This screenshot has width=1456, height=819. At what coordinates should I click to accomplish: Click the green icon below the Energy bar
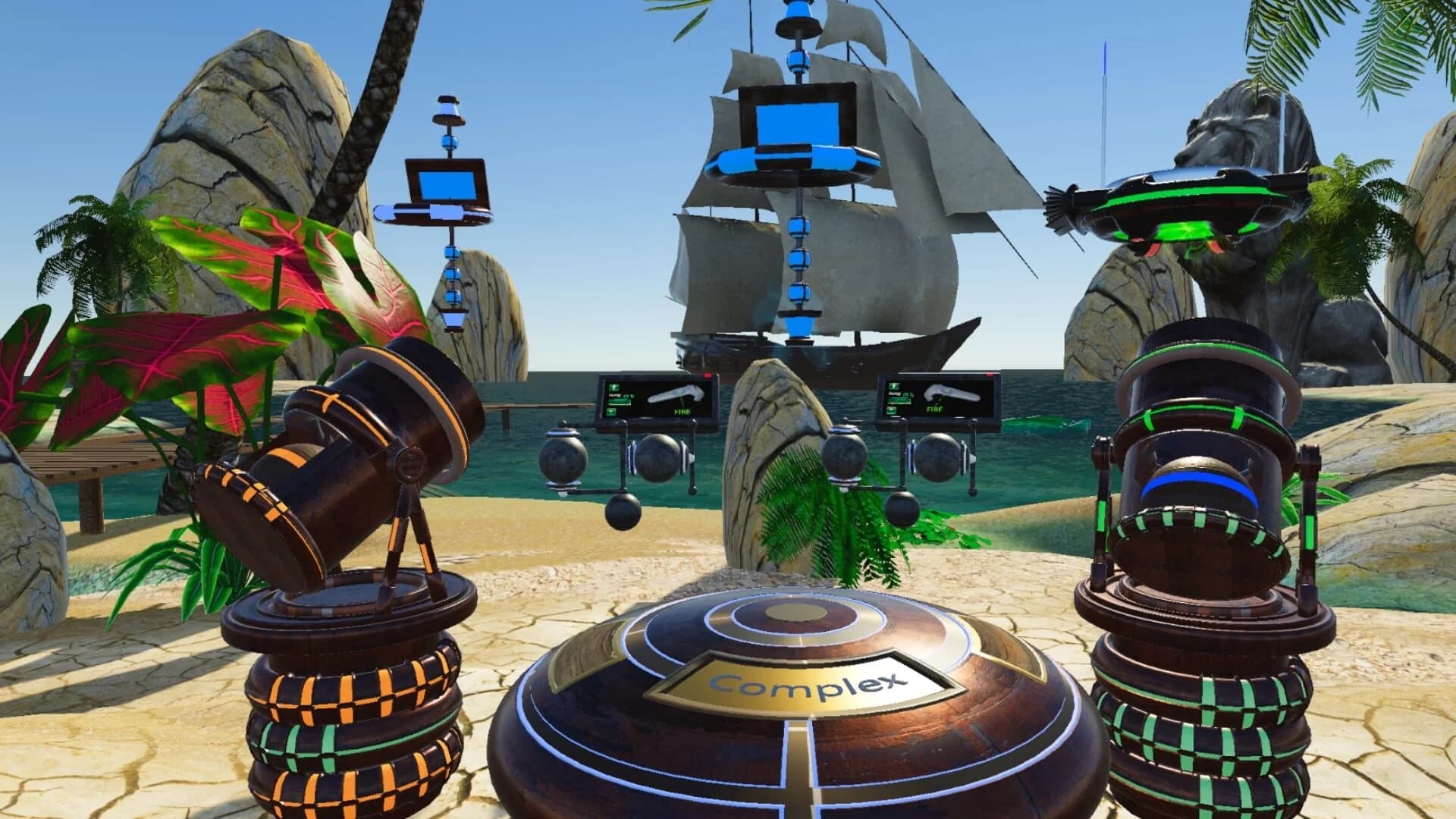[611, 412]
